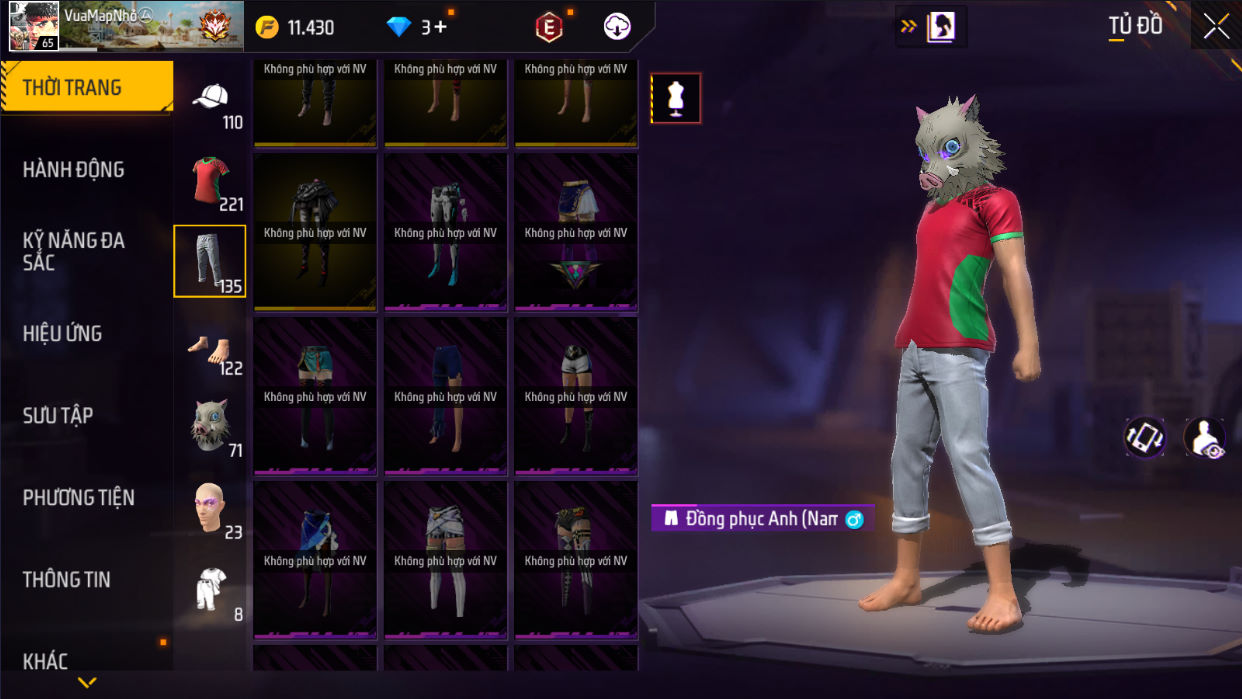Toggle the character visibility eye icon
Screen dimensions: 1242x699
[1204, 438]
